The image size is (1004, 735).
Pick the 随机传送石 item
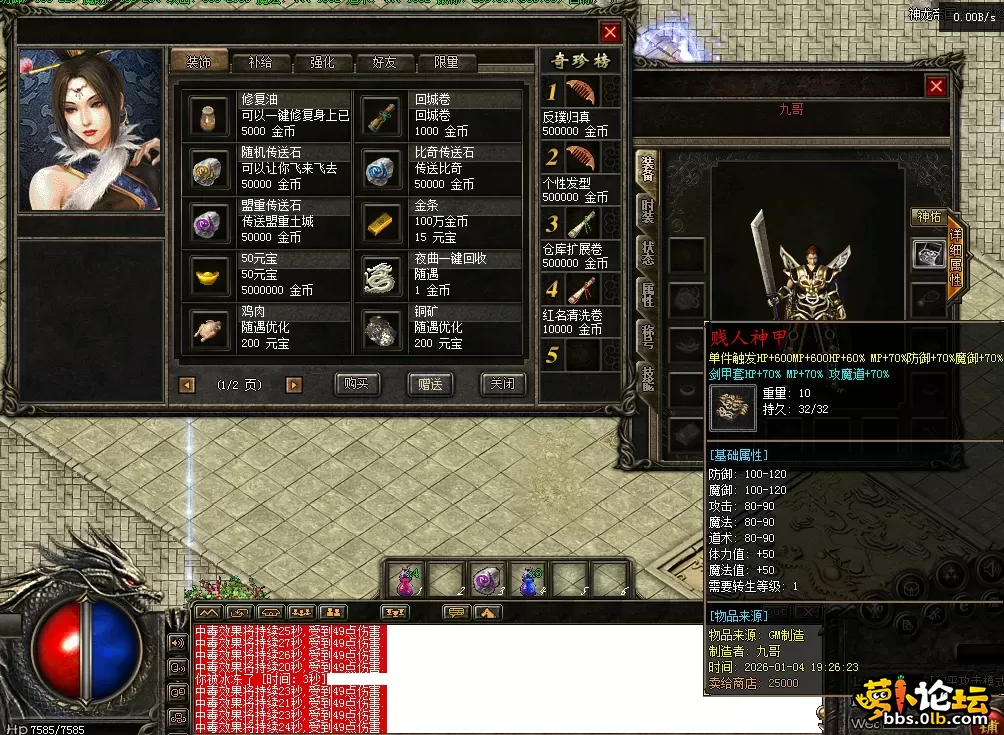coord(209,168)
